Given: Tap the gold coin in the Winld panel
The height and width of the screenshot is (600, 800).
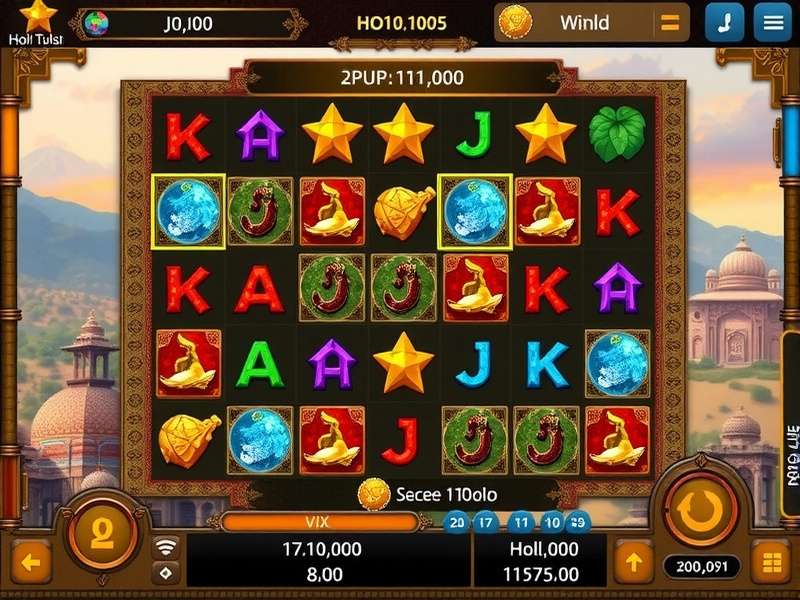Looking at the screenshot, I should click(516, 22).
